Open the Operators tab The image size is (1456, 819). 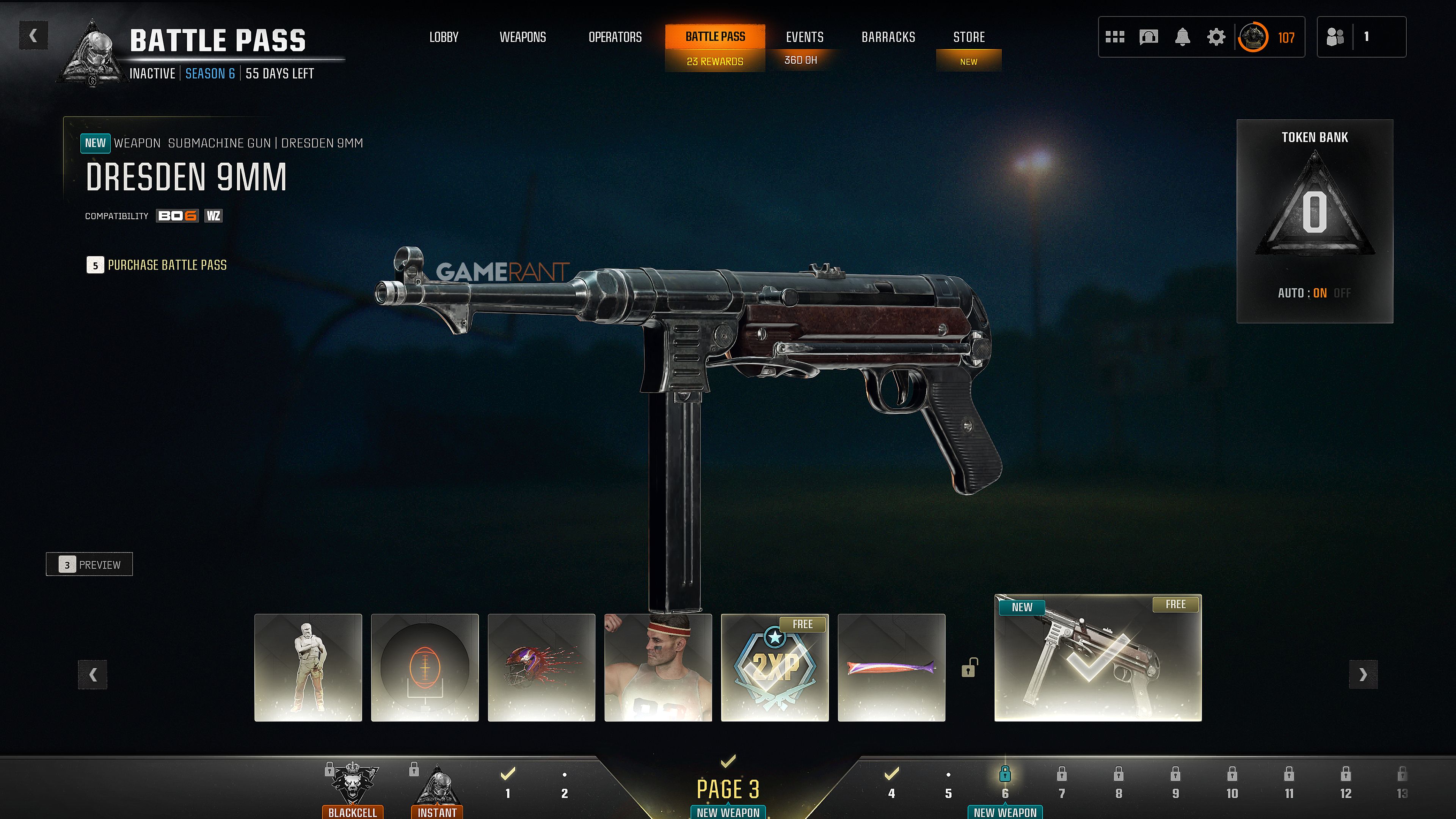pos(615,37)
